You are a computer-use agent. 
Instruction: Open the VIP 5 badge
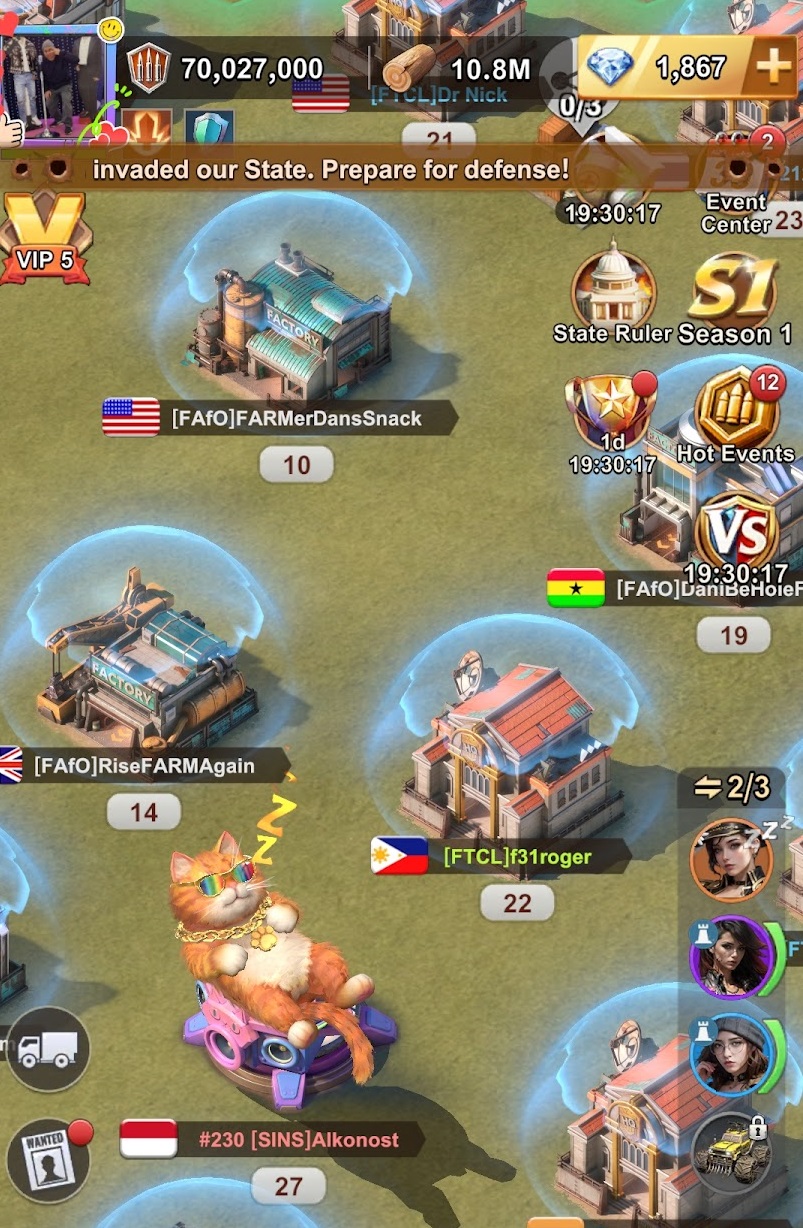tap(45, 237)
